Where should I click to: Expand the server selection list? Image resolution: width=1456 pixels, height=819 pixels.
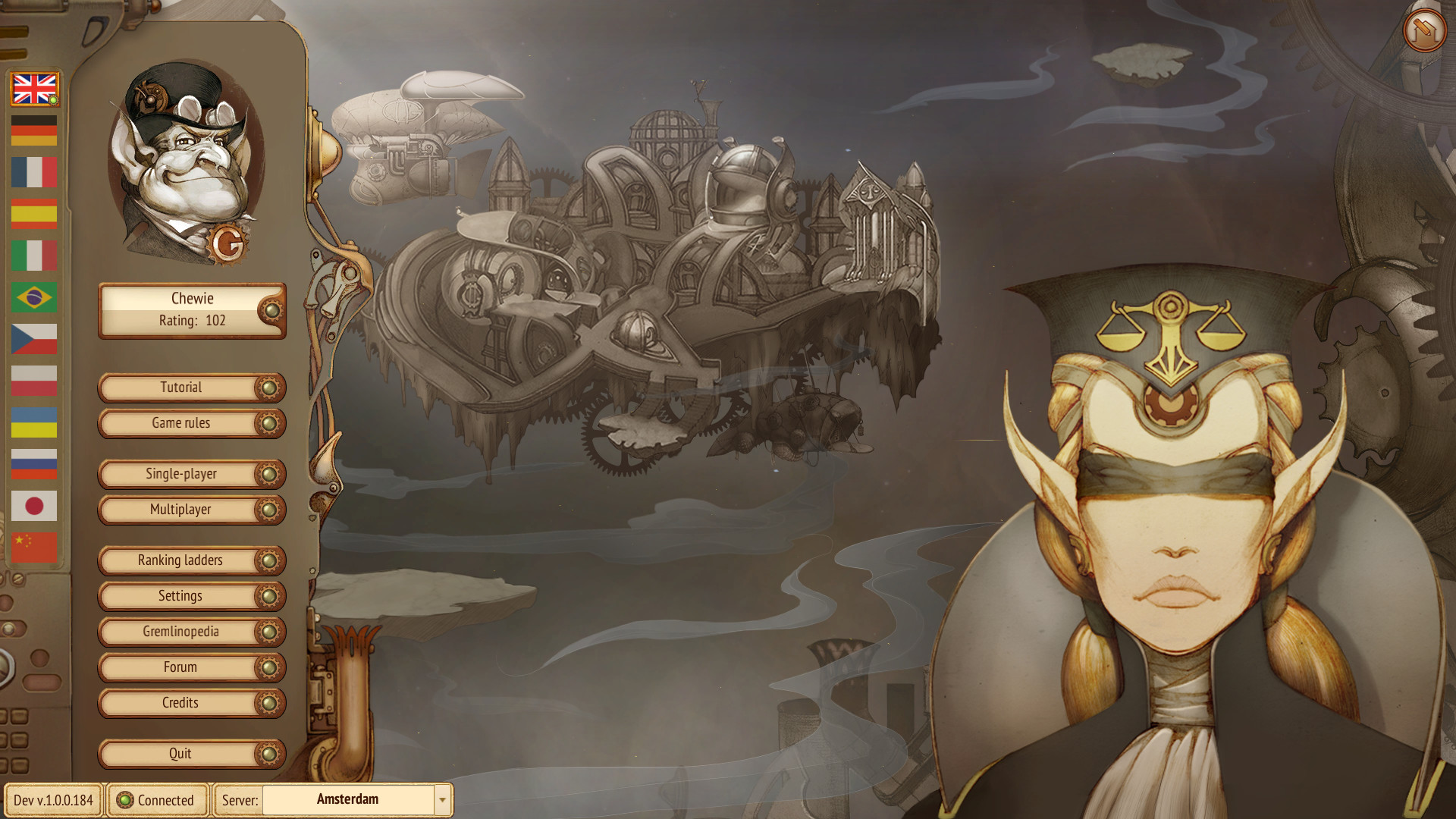pos(442,799)
